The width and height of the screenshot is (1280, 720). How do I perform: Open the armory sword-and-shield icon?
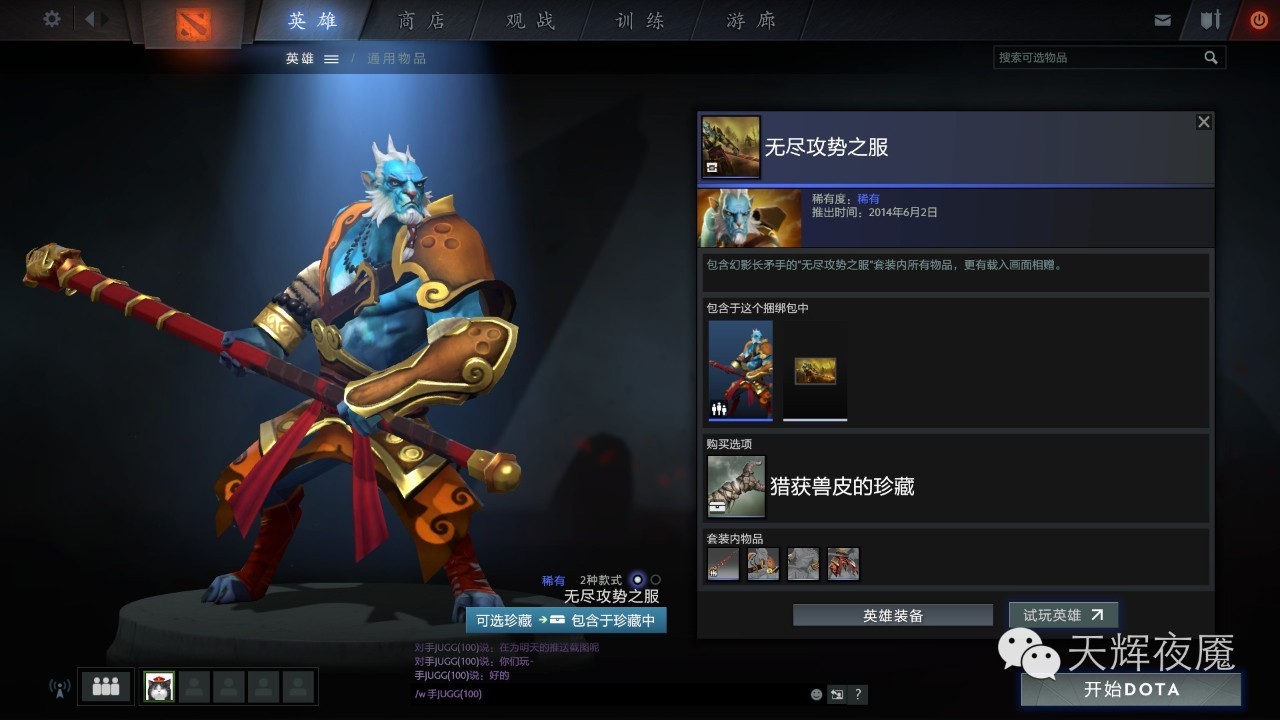1212,18
